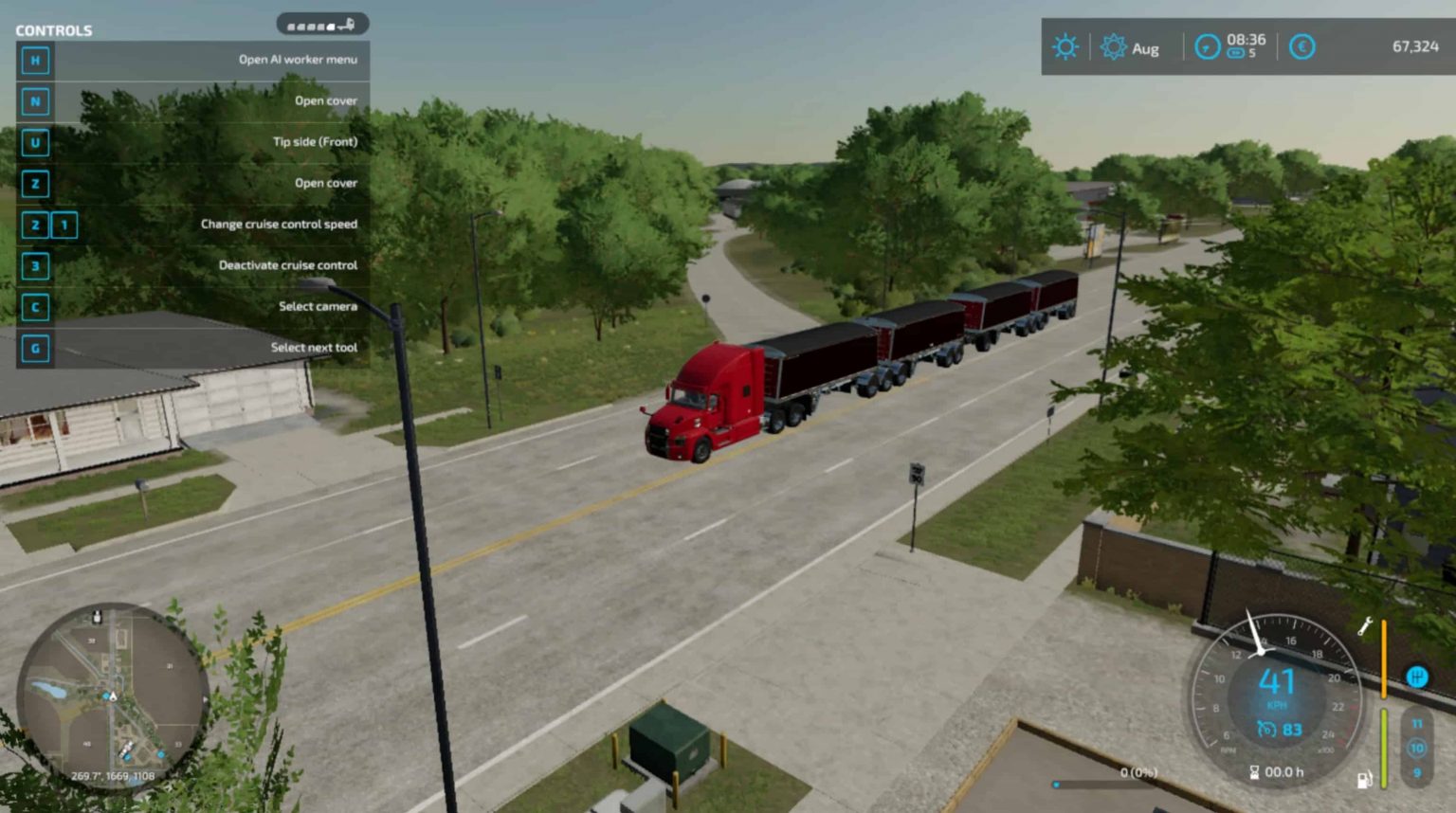Click the sun weather icon
This screenshot has height=813, width=1456.
[x=1066, y=45]
